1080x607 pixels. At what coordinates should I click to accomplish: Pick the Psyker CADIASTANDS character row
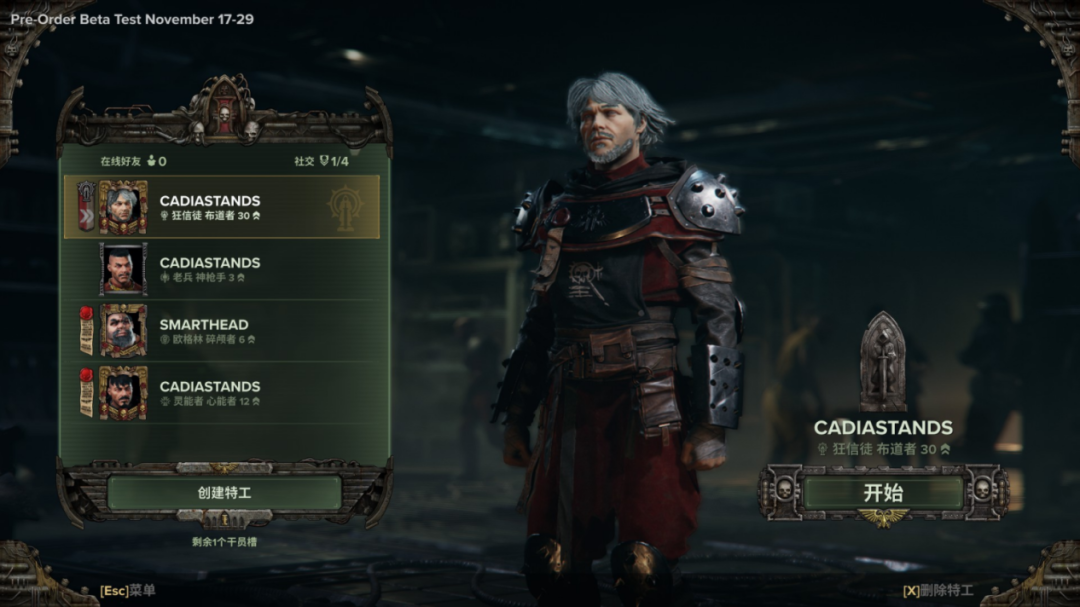pyautogui.click(x=222, y=393)
